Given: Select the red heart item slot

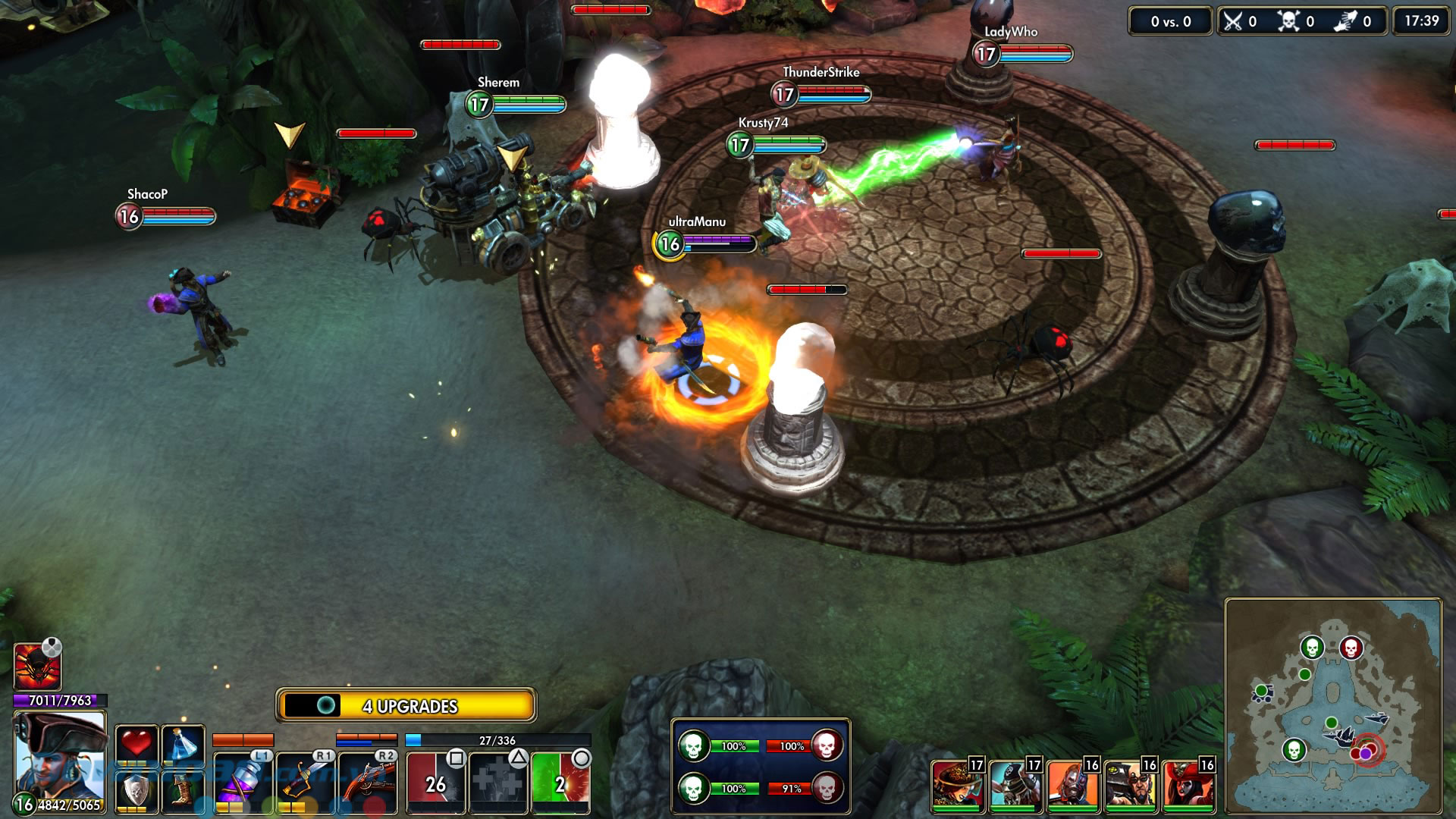Looking at the screenshot, I should click(x=136, y=744).
